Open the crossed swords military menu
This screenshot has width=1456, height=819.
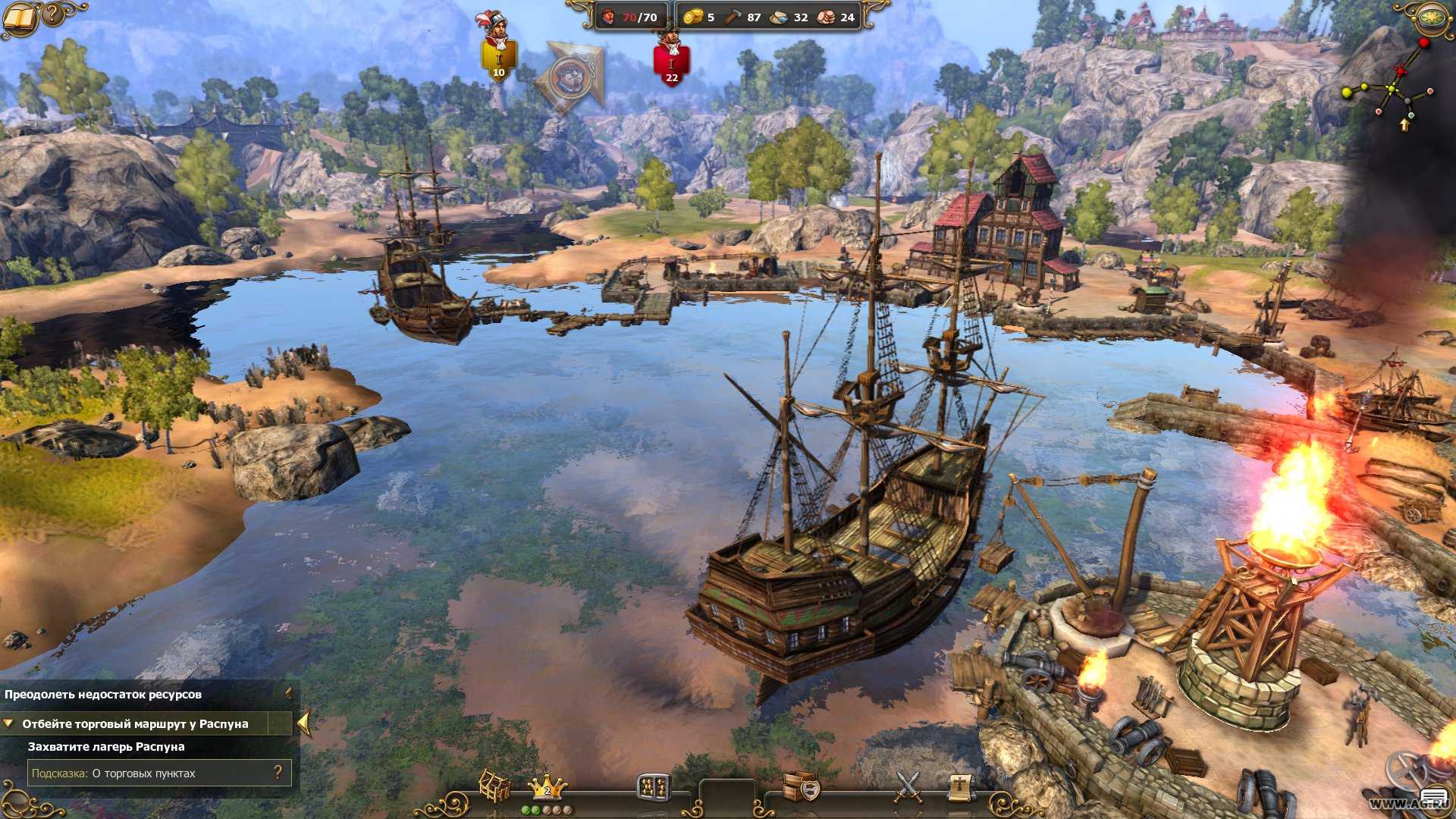908,787
